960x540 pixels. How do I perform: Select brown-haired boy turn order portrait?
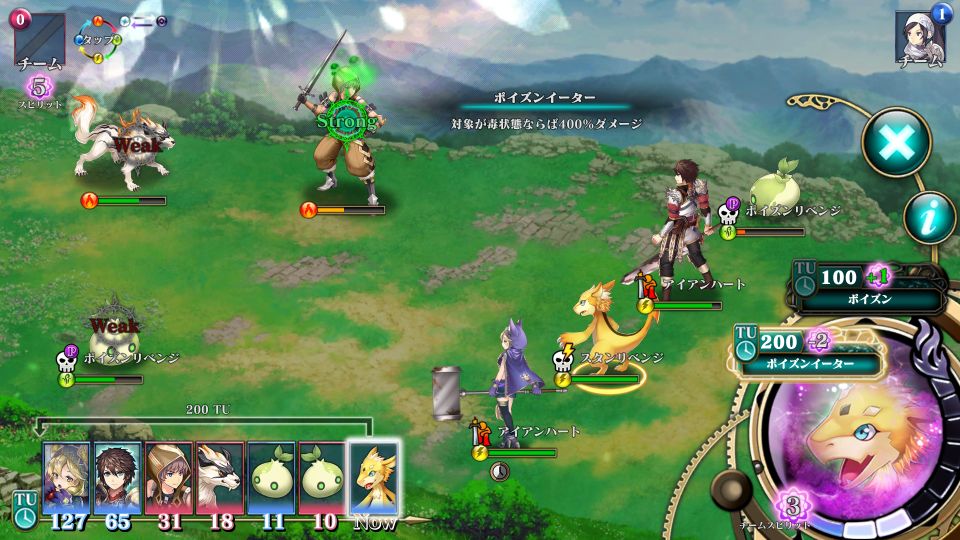[117, 478]
